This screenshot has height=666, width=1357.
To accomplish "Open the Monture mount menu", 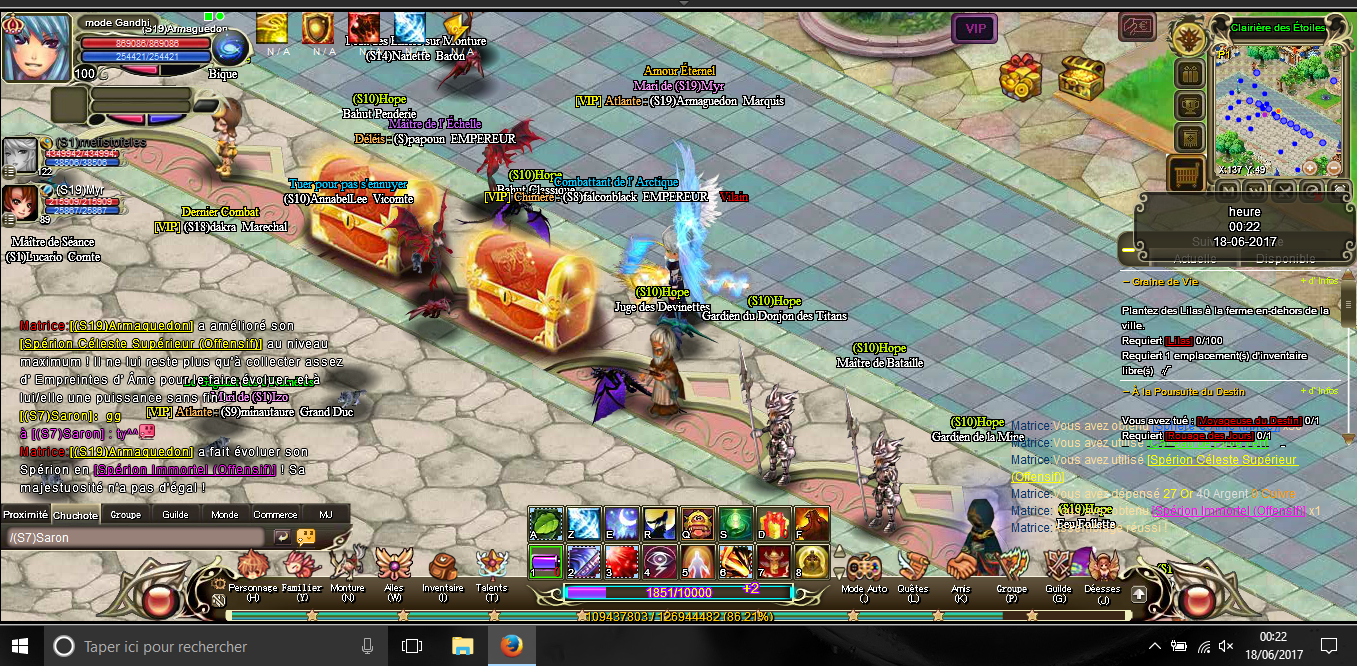I will coord(347,568).
